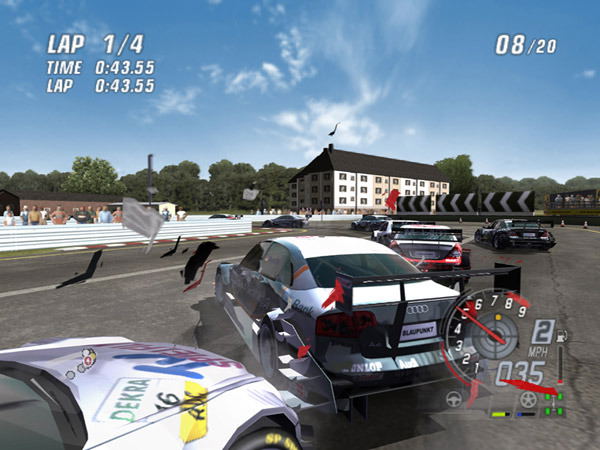The height and width of the screenshot is (450, 600).
Task: Click the proximity radar inside the tachometer
Action: click(497, 336)
